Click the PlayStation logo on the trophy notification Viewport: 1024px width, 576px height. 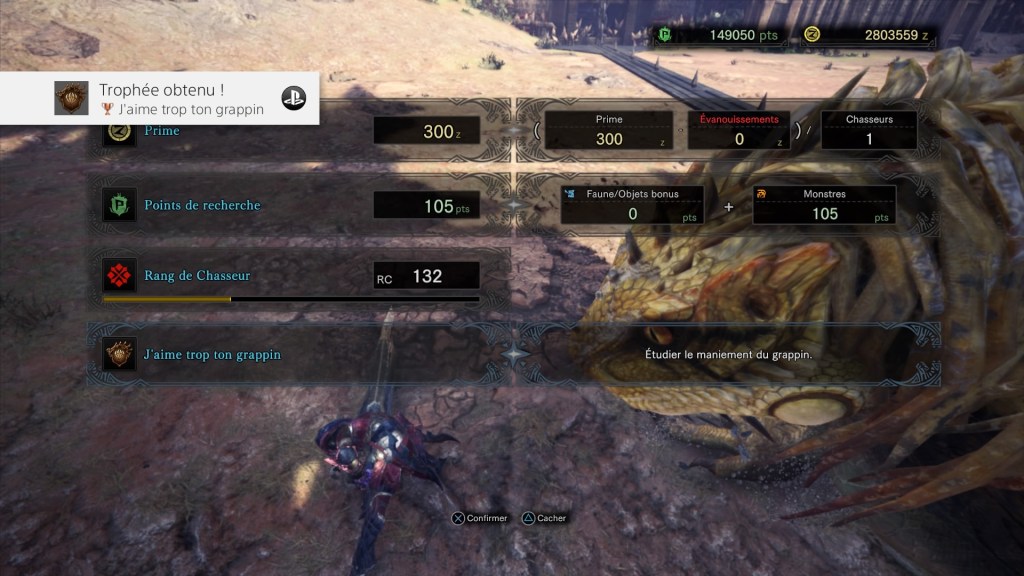click(293, 98)
